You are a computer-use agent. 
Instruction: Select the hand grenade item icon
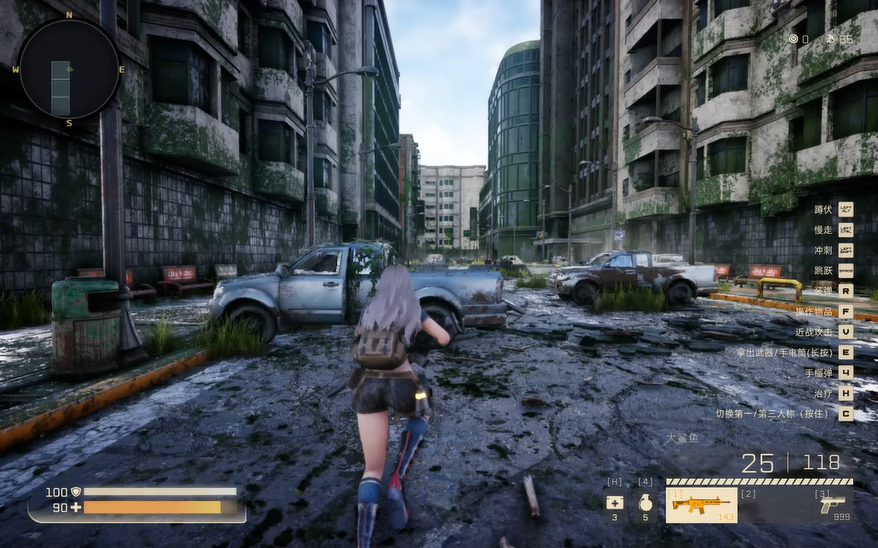[645, 503]
